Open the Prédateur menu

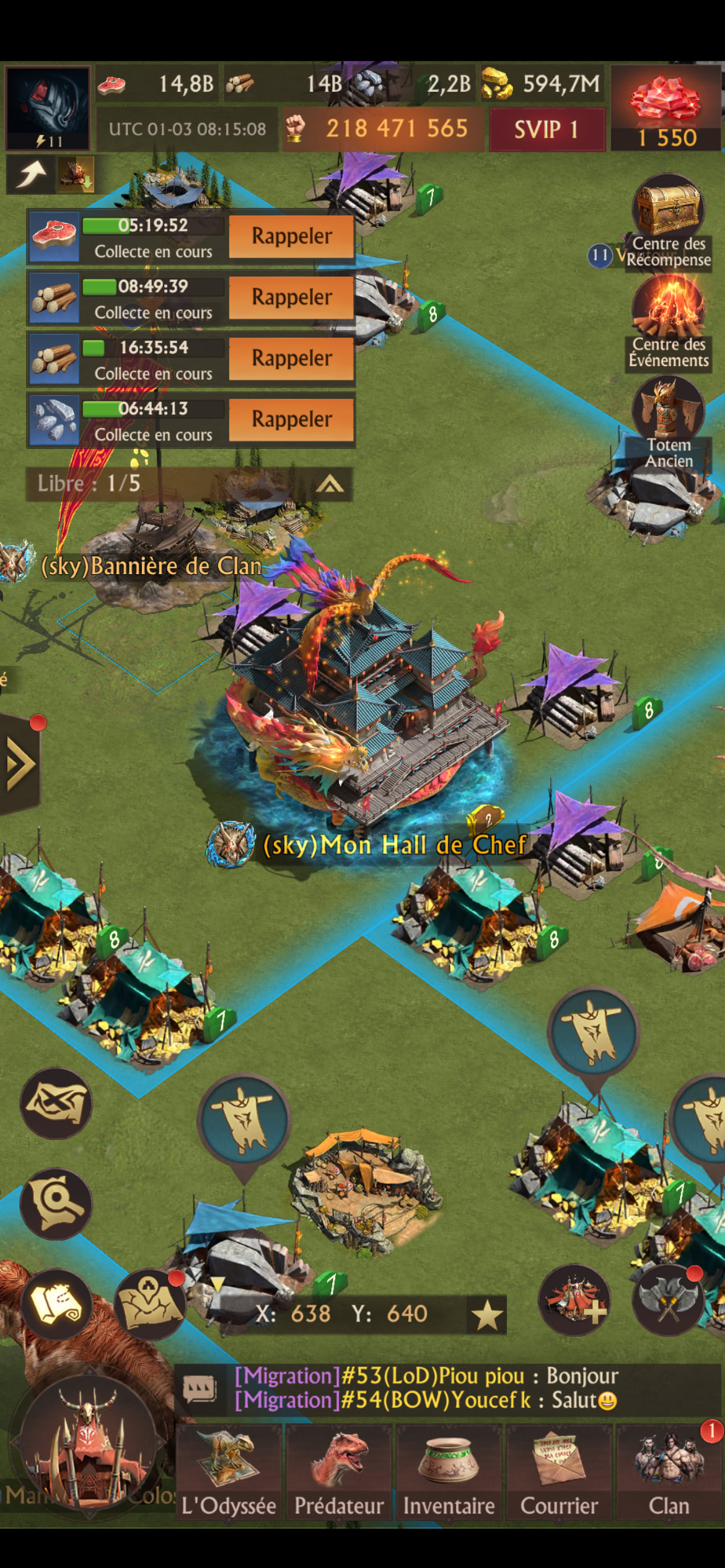click(x=339, y=1471)
